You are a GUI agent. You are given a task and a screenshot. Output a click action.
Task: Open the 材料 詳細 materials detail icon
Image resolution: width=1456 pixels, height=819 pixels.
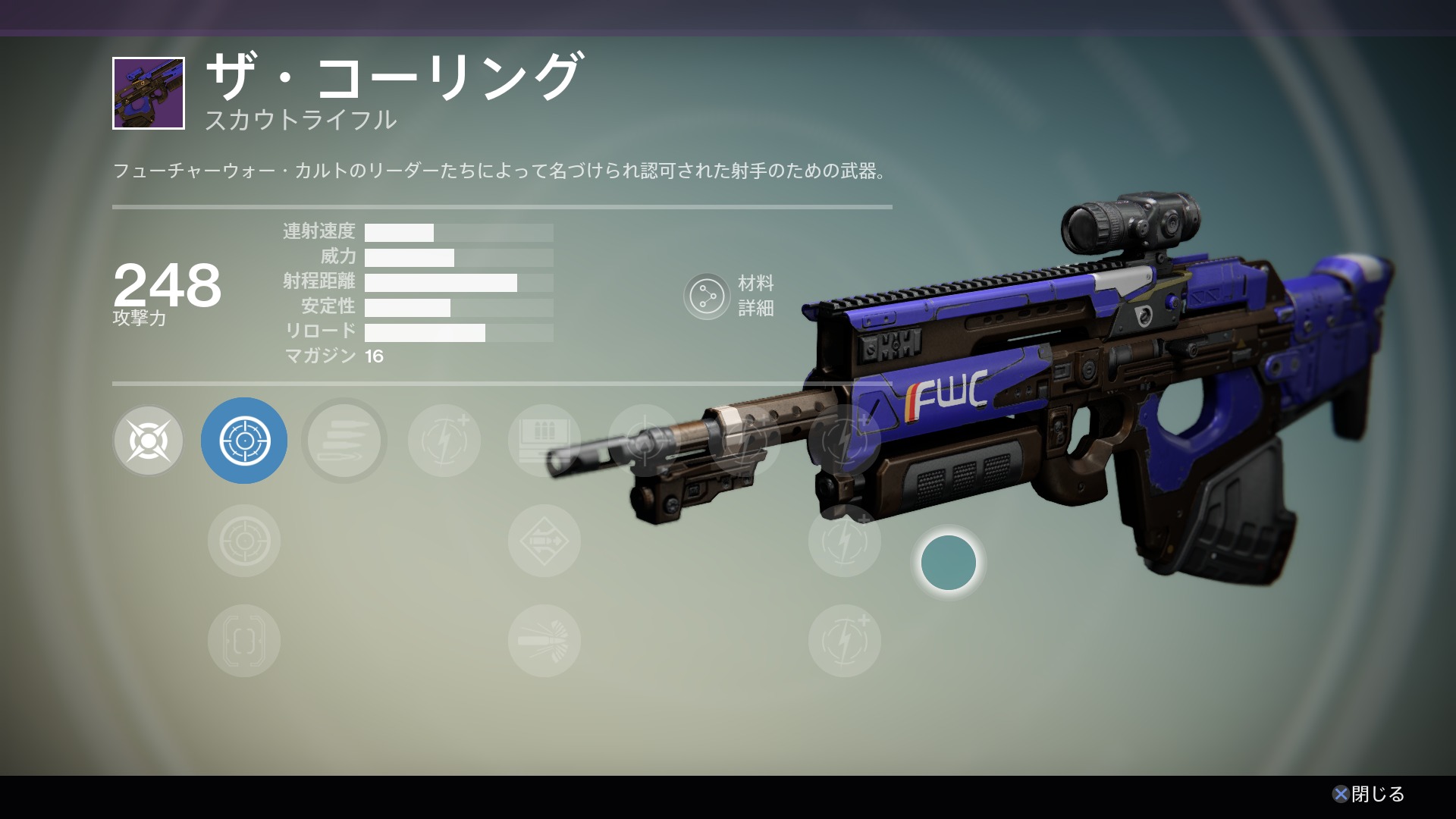click(707, 296)
